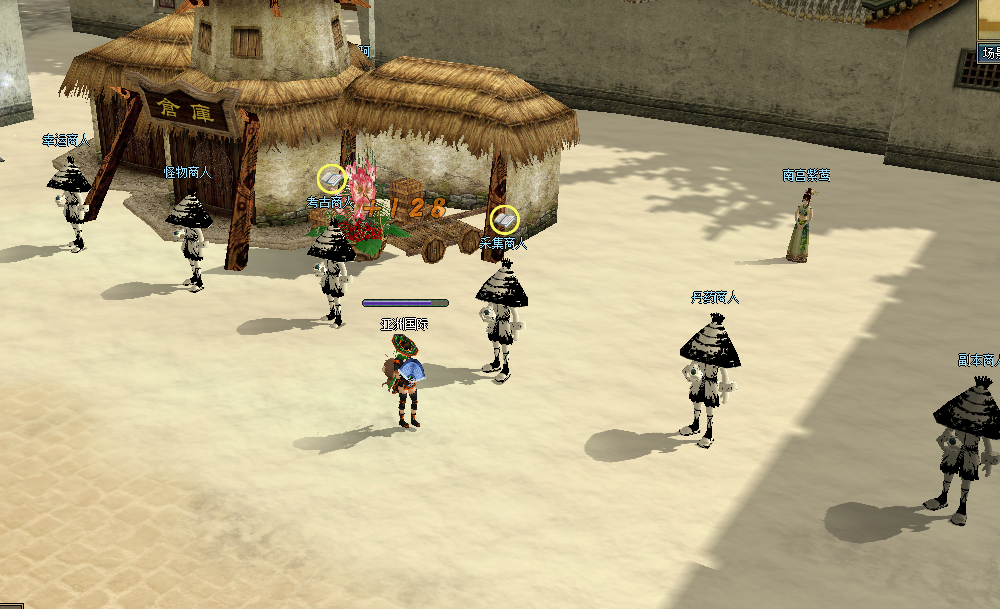Click the book icon above 考古商人
Screen dimensions: 1000x609
(x=332, y=179)
